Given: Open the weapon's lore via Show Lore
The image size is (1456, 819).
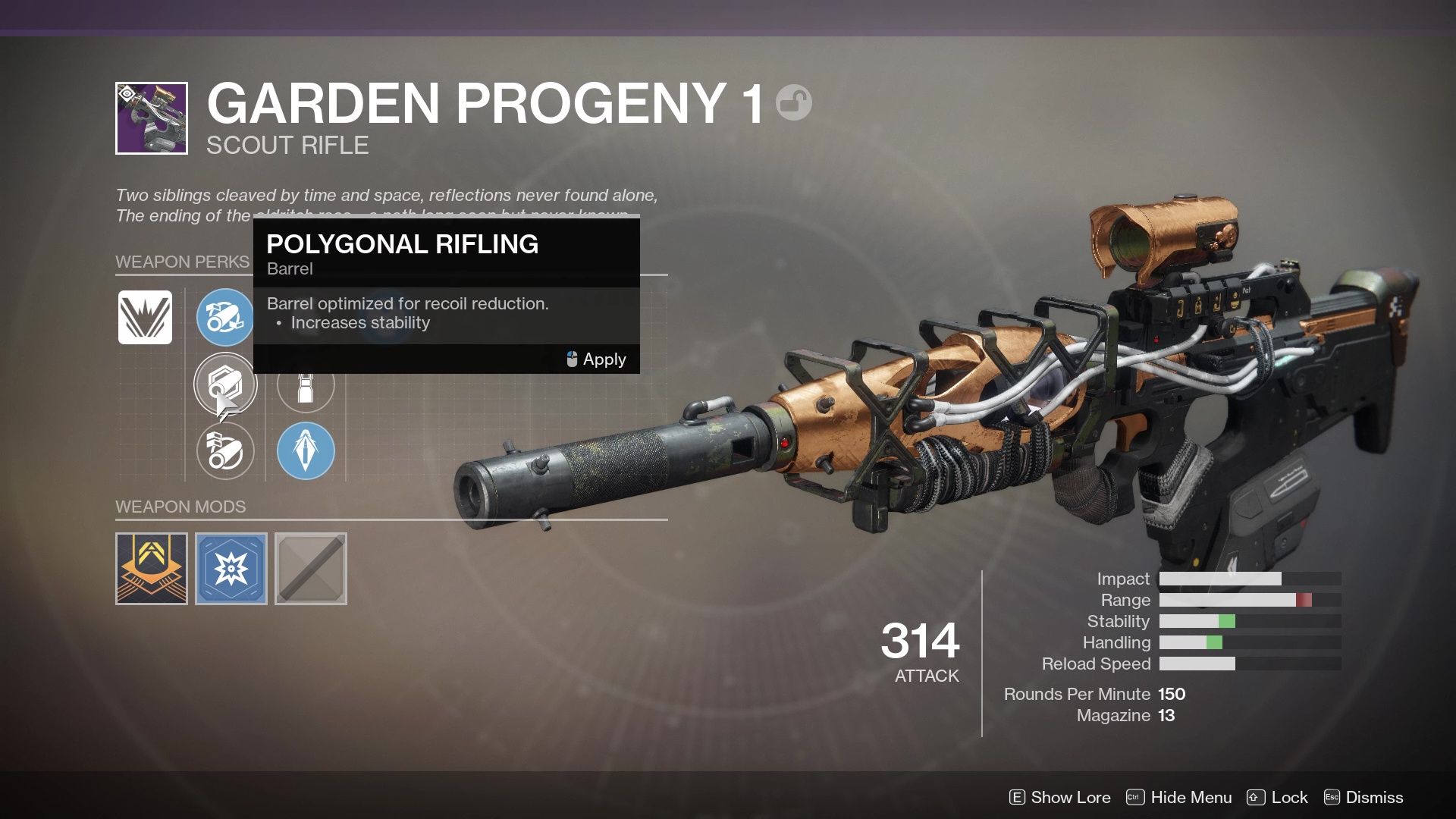Looking at the screenshot, I should (x=1070, y=797).
